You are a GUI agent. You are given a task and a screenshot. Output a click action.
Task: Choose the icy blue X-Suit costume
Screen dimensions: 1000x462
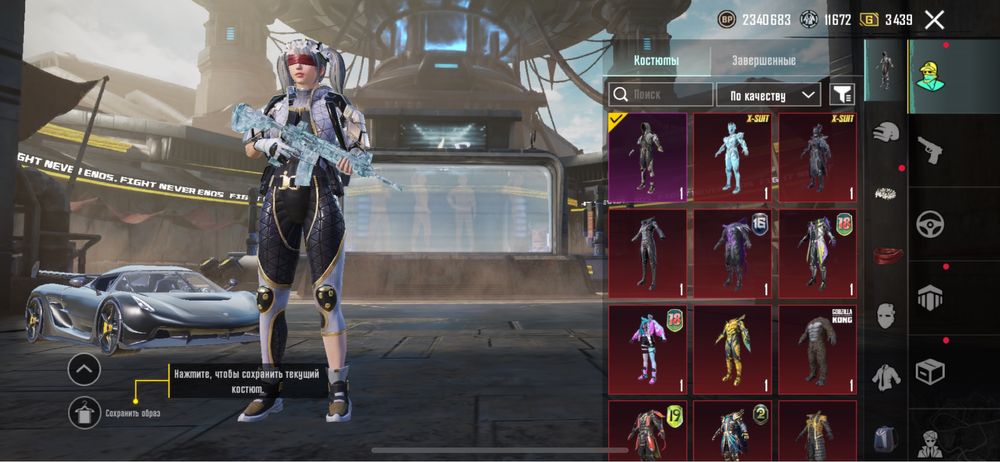click(732, 157)
